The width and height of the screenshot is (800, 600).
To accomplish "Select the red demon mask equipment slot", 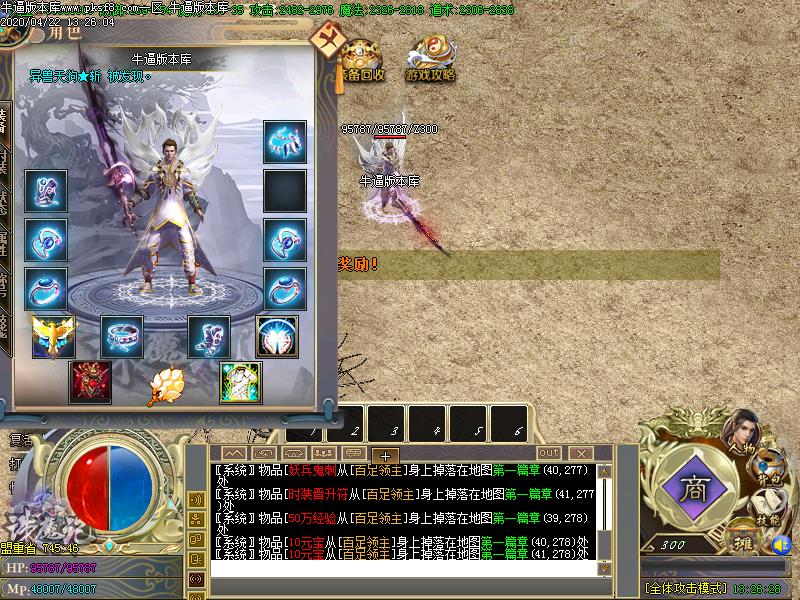I will point(90,382).
